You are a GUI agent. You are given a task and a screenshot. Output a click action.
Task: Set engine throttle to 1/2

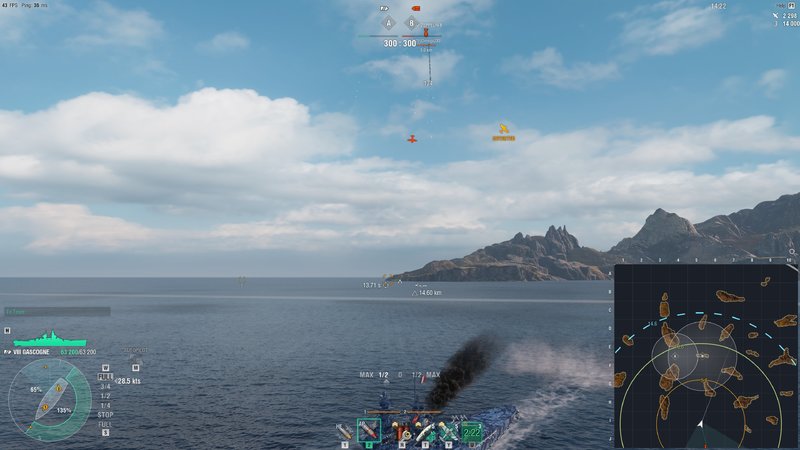coord(105,395)
